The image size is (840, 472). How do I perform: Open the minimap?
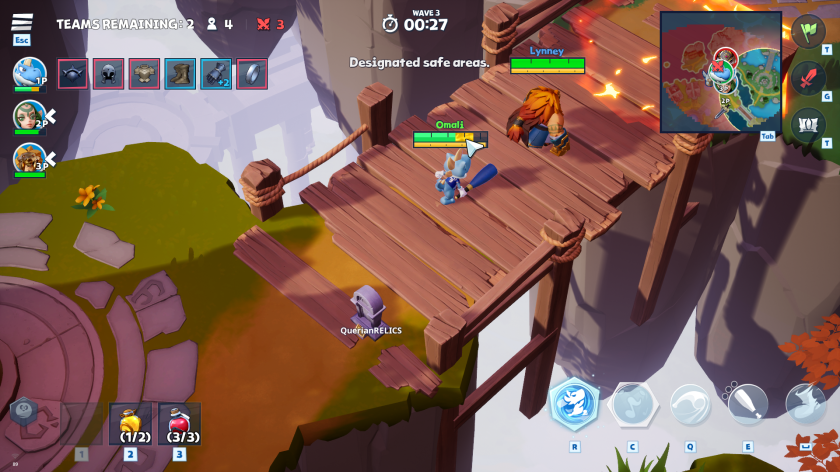point(720,71)
